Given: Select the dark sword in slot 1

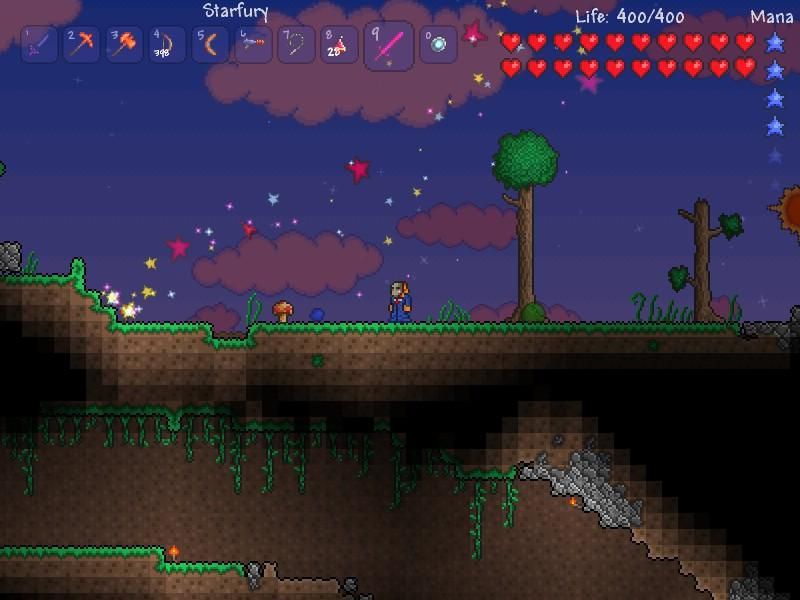Looking at the screenshot, I should coord(39,45).
